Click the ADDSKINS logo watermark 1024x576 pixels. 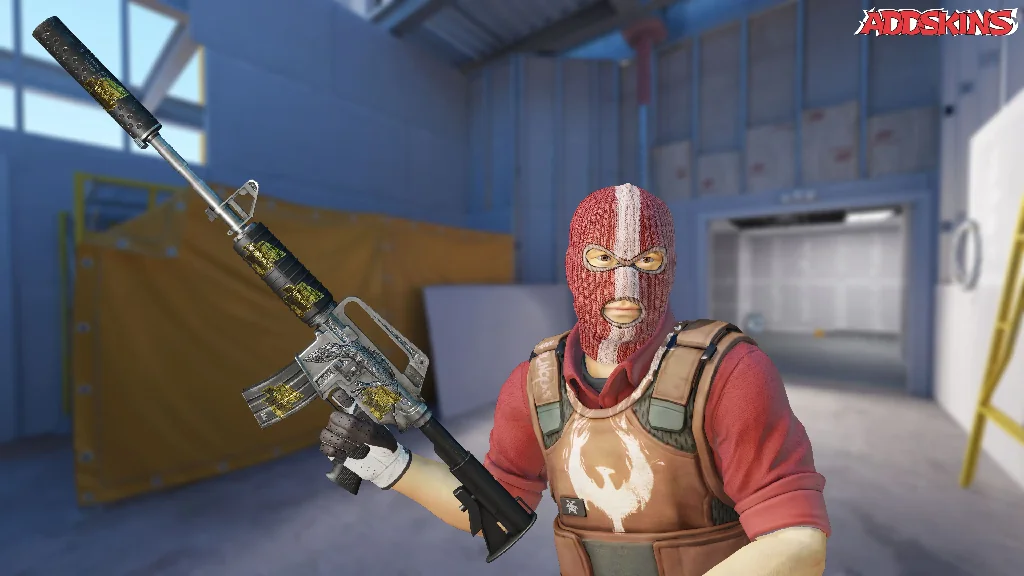point(936,23)
